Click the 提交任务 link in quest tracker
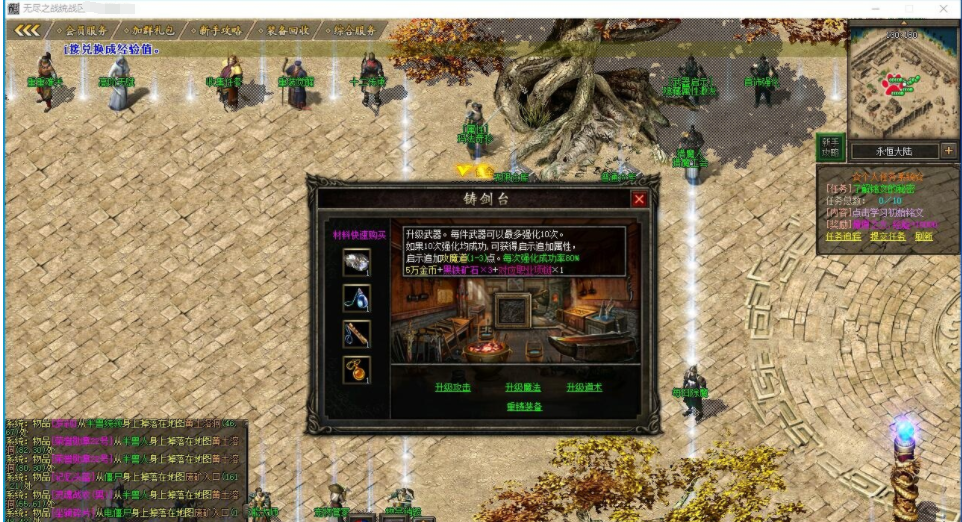Screen dimensions: 962x522 pos(881,236)
